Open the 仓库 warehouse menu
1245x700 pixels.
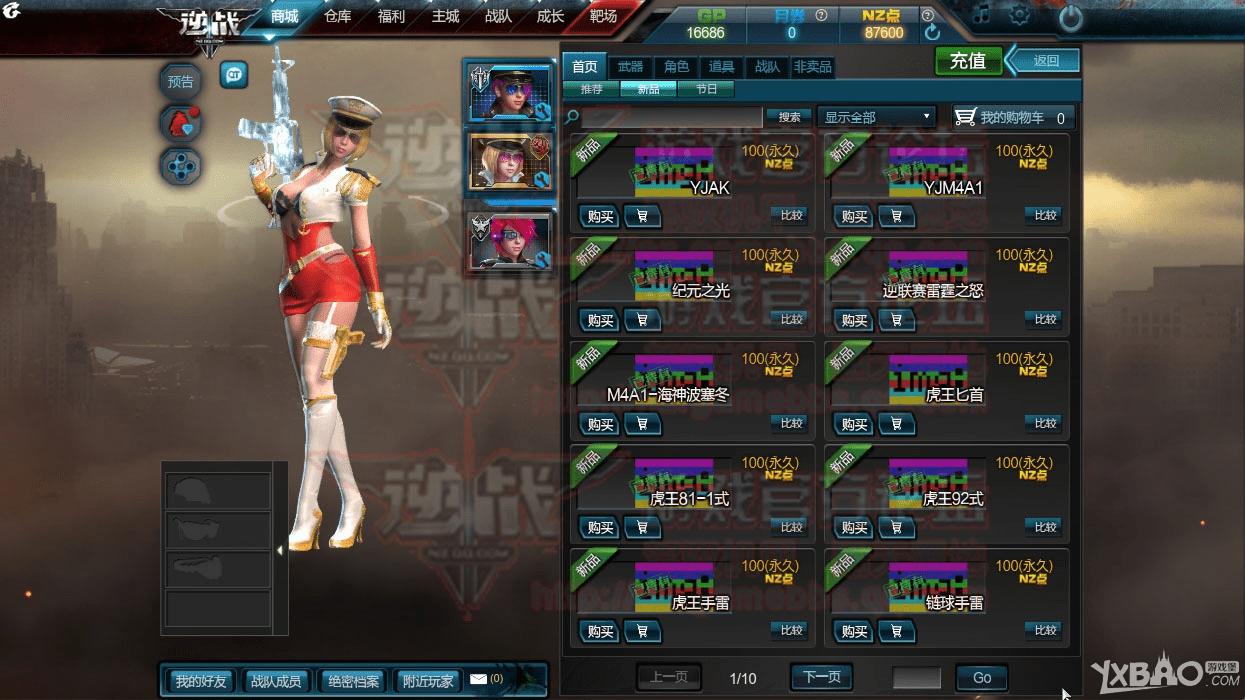338,16
